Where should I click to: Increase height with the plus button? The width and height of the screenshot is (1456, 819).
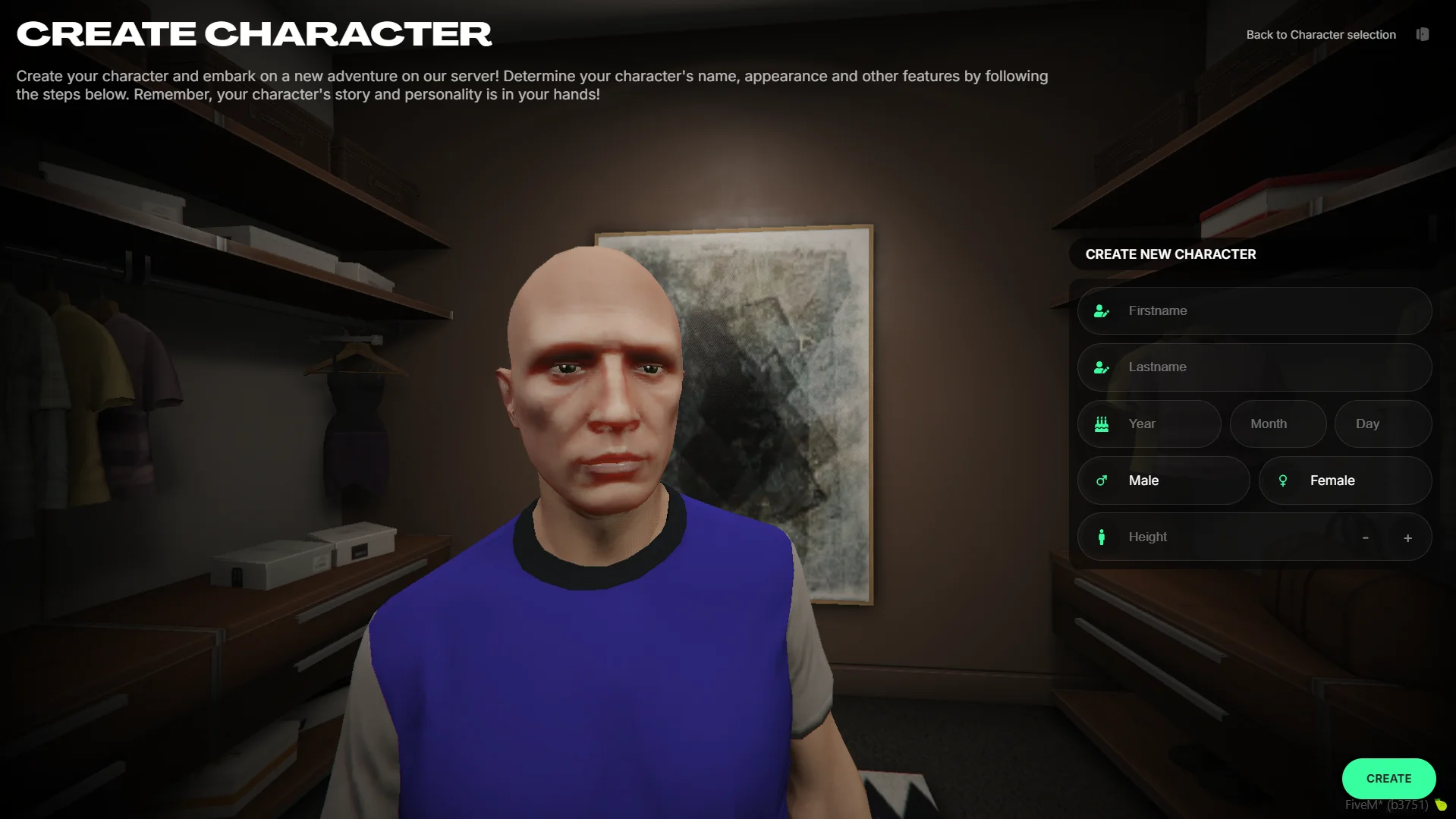click(x=1407, y=537)
